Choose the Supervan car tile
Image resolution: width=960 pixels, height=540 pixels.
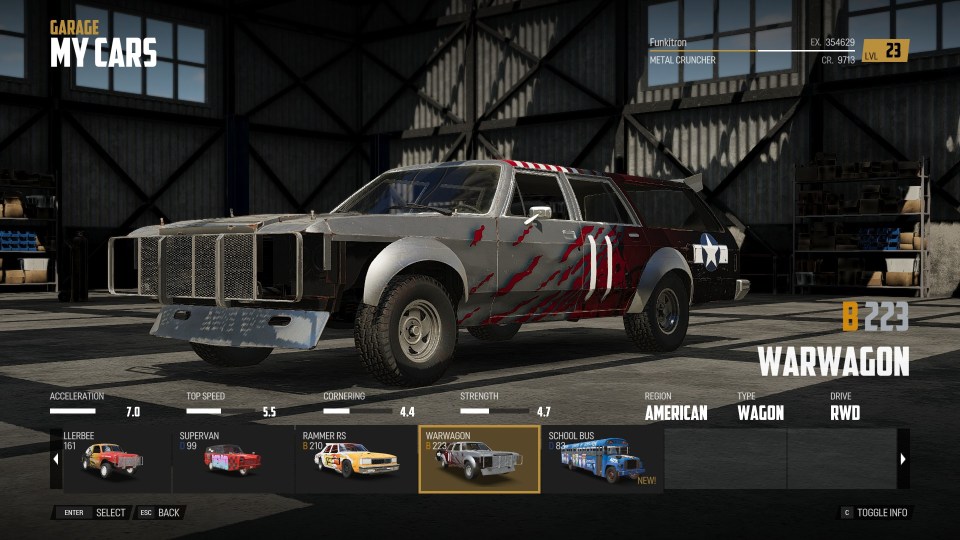(x=233, y=459)
